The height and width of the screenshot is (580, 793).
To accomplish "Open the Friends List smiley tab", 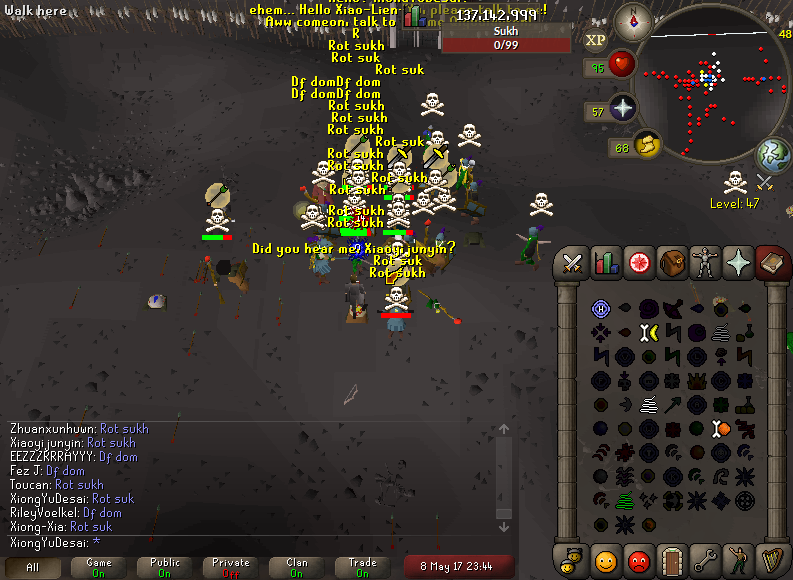I will (x=606, y=561).
